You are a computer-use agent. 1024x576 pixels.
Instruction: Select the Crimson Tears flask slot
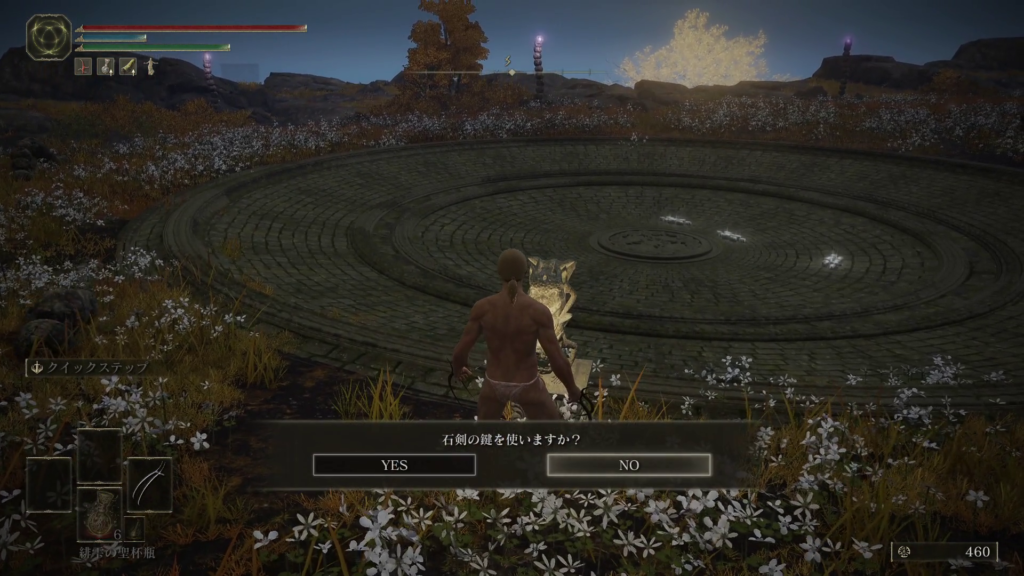[x=100, y=513]
